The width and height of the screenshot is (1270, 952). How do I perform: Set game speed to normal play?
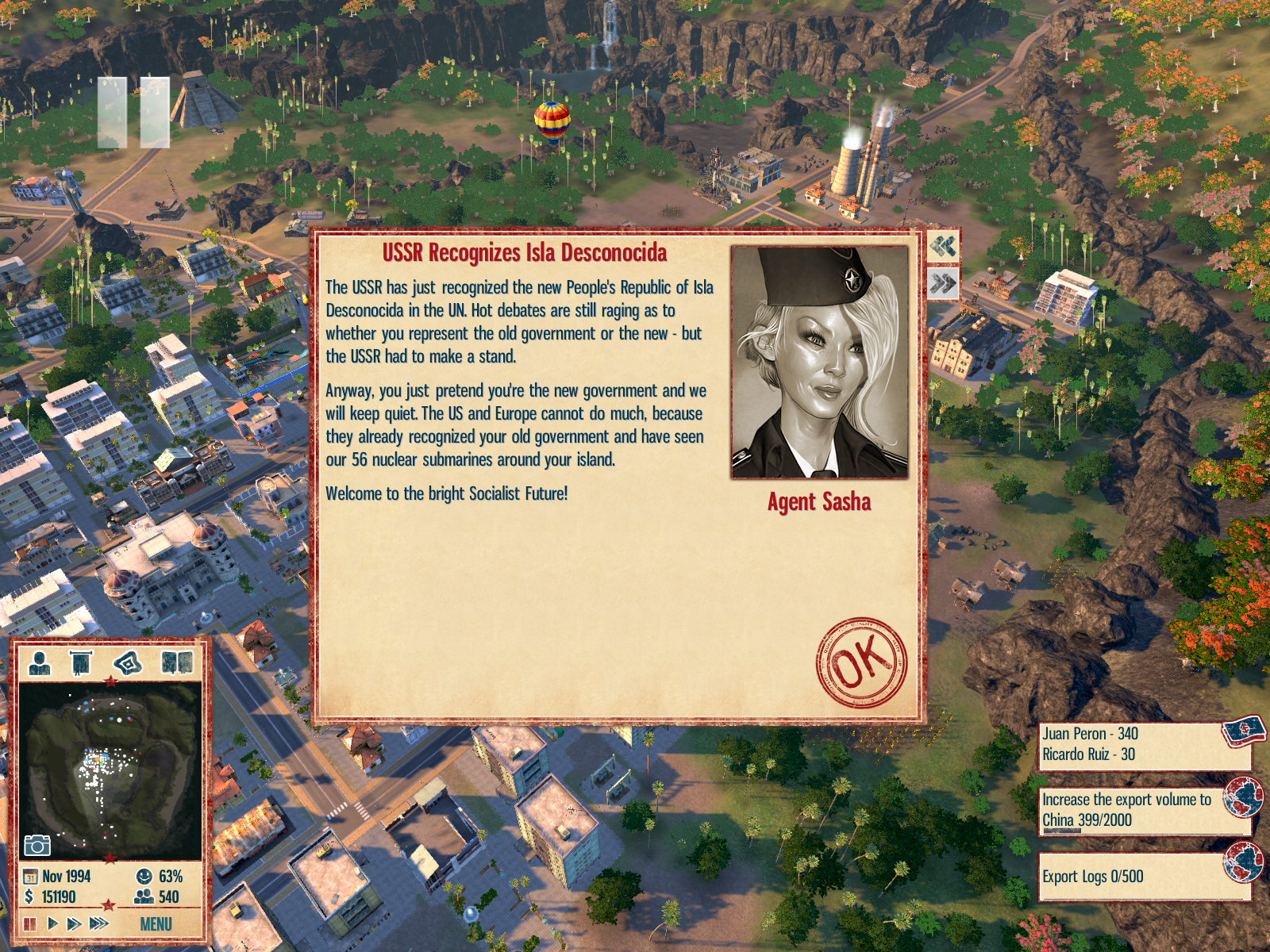point(52,923)
